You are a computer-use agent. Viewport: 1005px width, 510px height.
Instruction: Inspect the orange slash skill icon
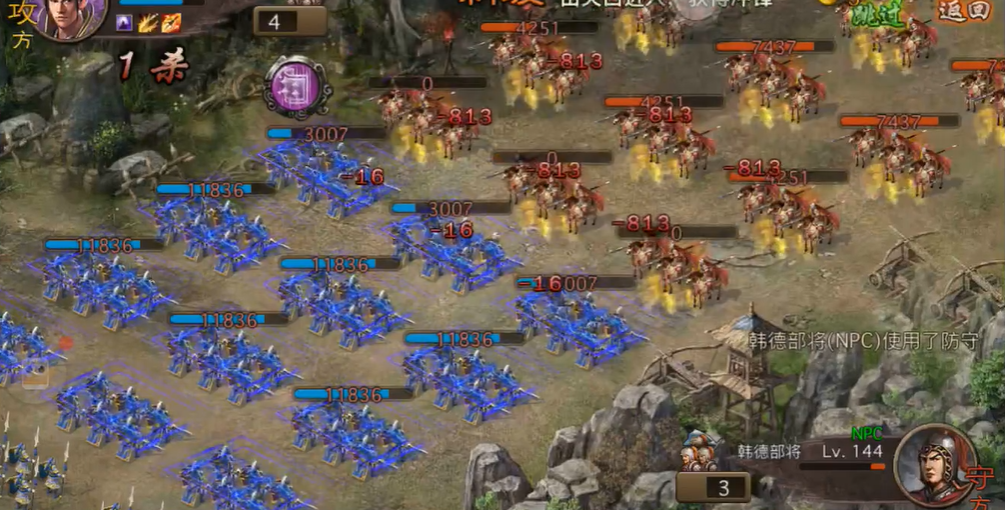click(x=171, y=22)
